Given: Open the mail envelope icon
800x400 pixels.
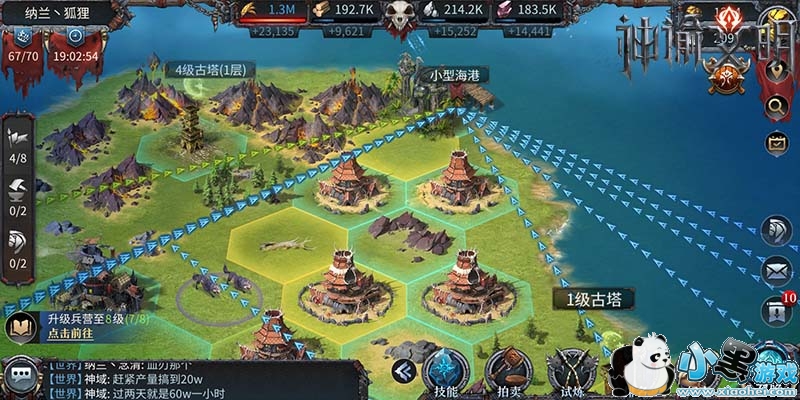Looking at the screenshot, I should (776, 270).
